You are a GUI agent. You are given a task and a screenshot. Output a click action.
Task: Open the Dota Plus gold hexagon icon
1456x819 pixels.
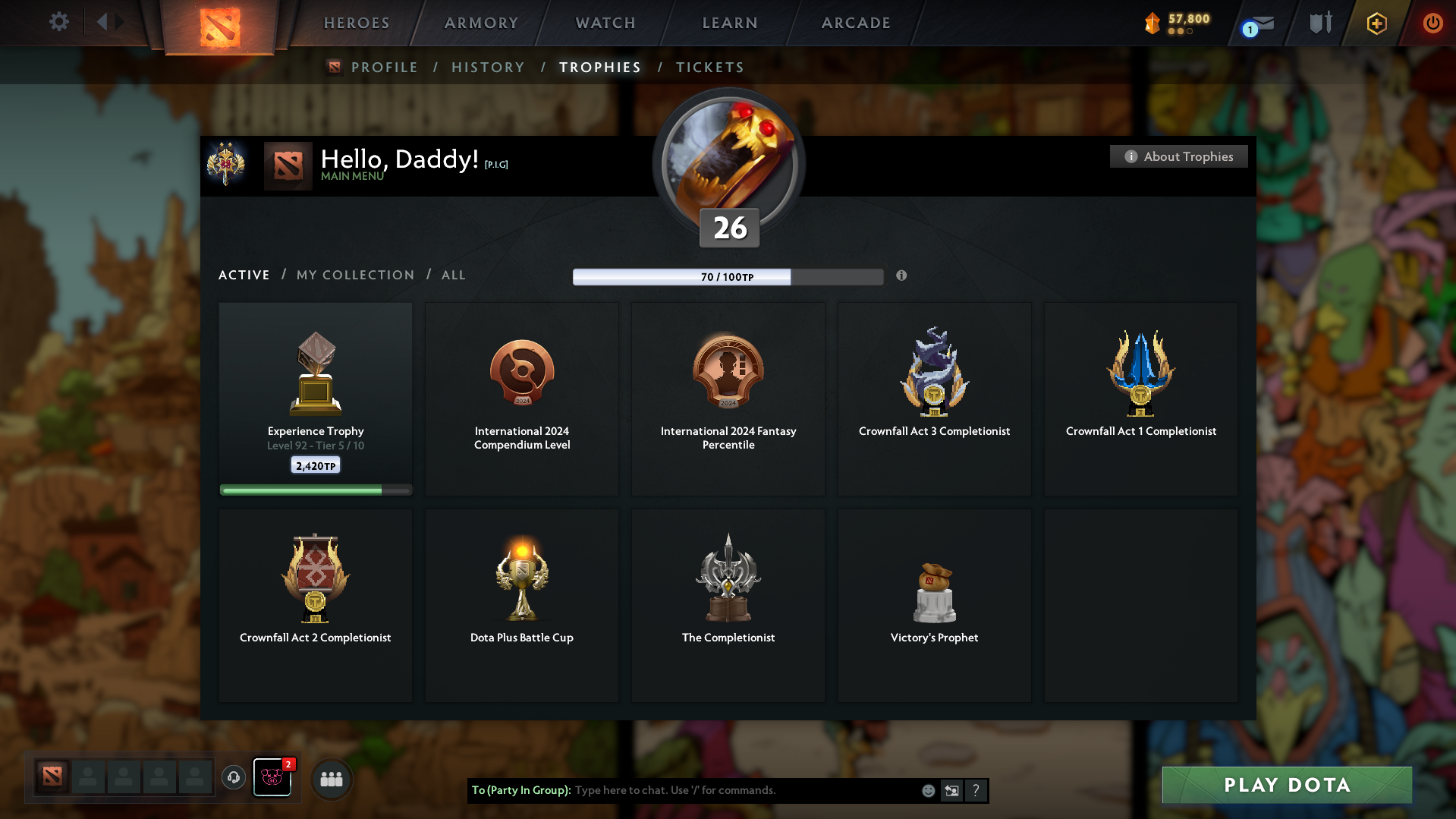tap(1376, 24)
